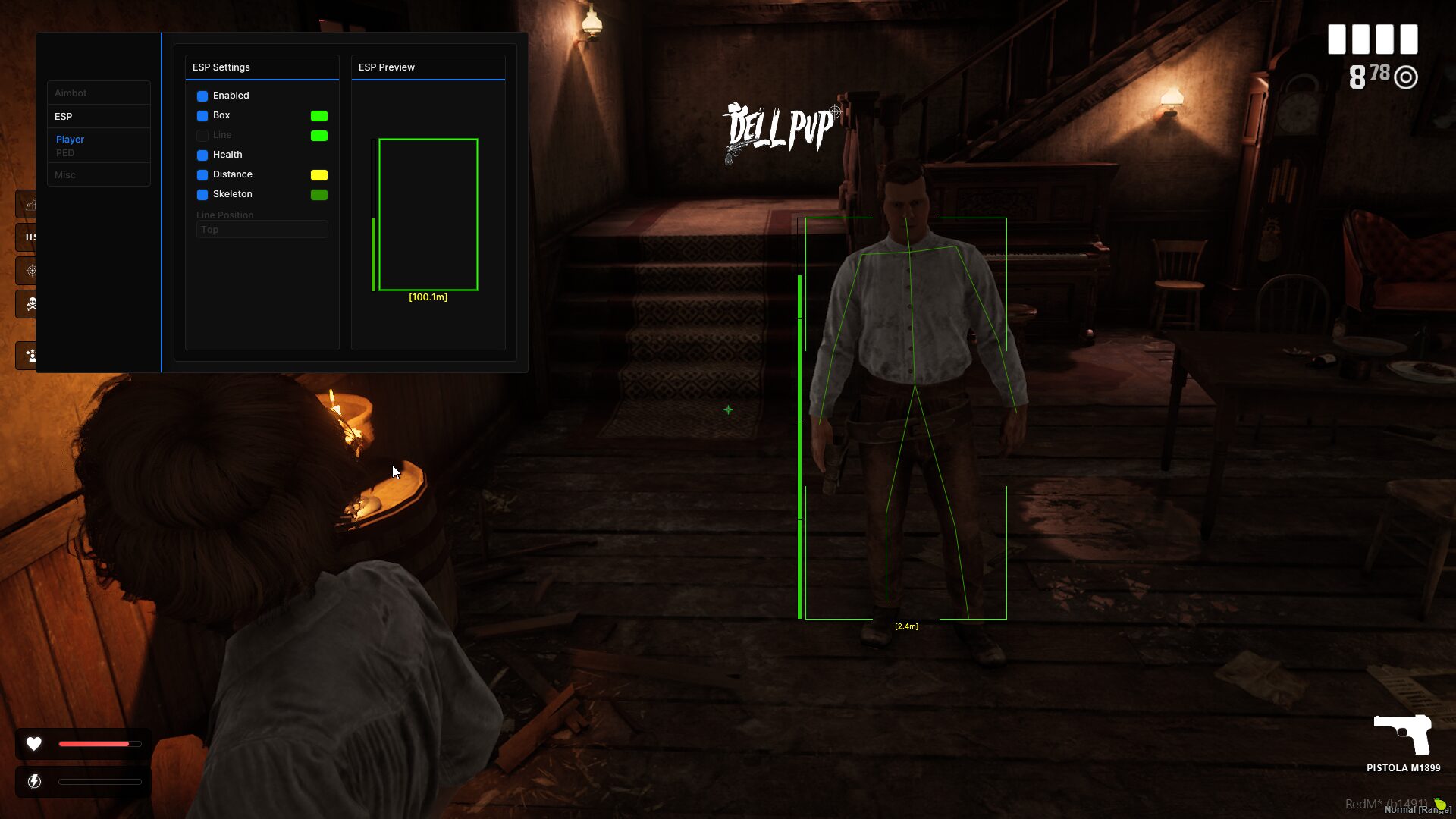Toggle the Enabled checkbox
The height and width of the screenshot is (819, 1456).
tap(202, 96)
